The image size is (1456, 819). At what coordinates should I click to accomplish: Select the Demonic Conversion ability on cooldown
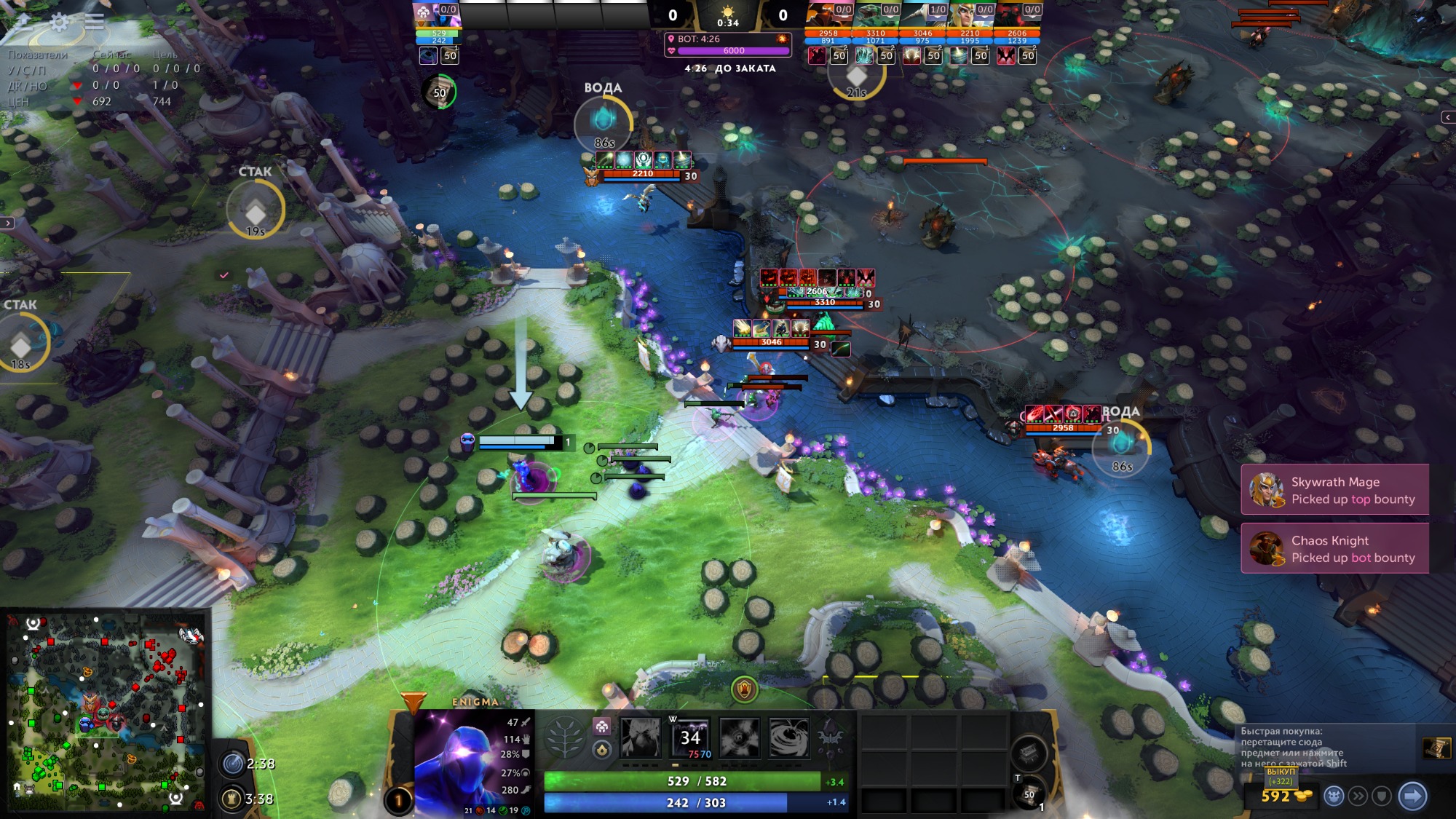690,737
